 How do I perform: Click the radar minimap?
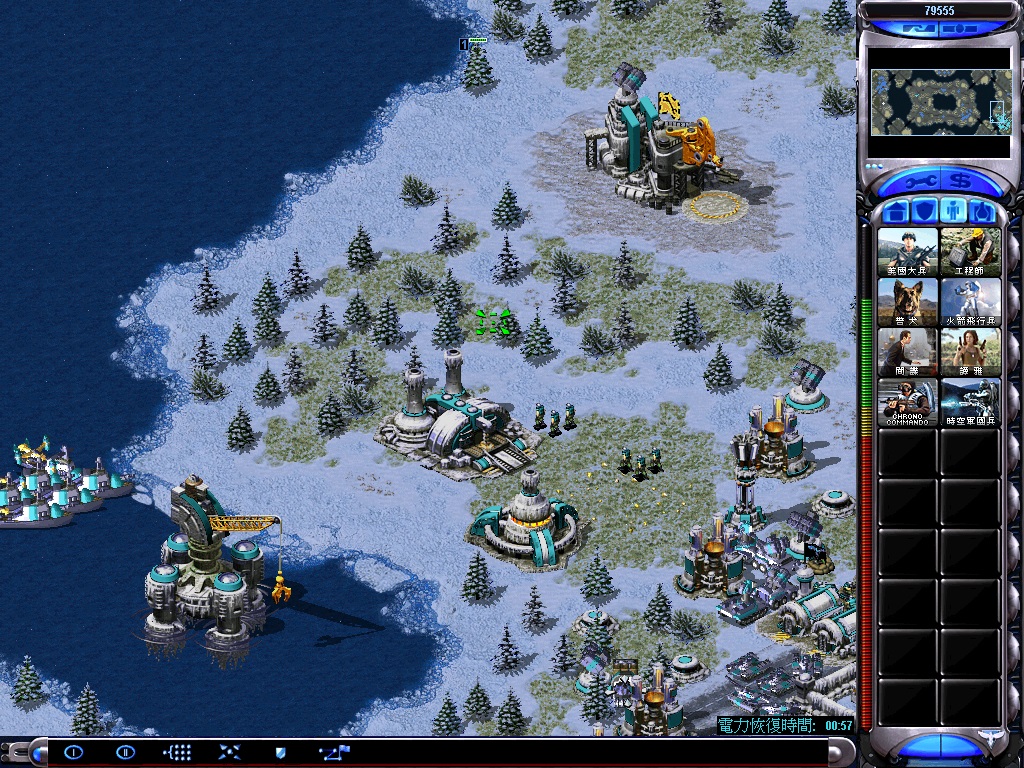point(940,102)
